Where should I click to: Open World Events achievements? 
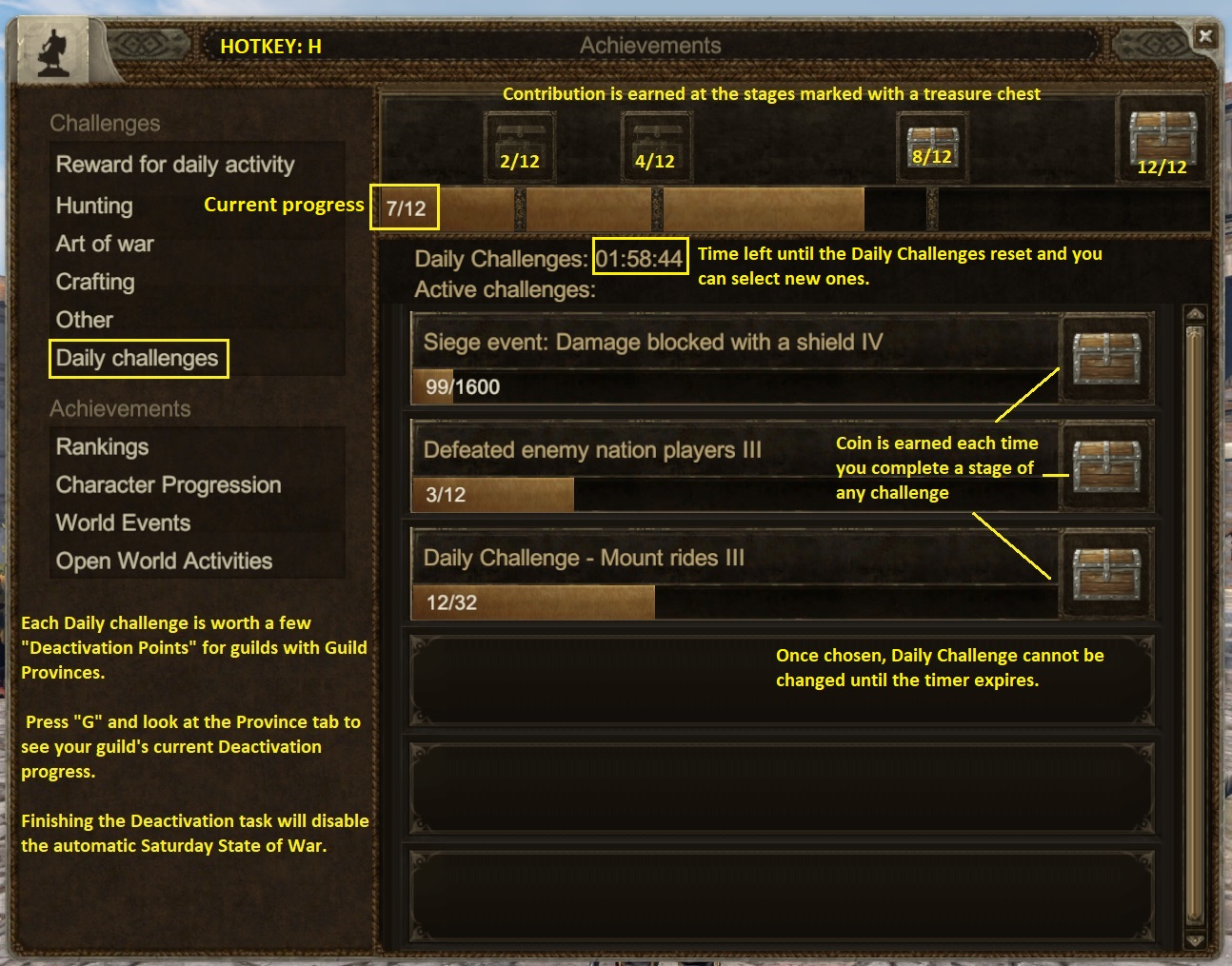click(x=124, y=523)
